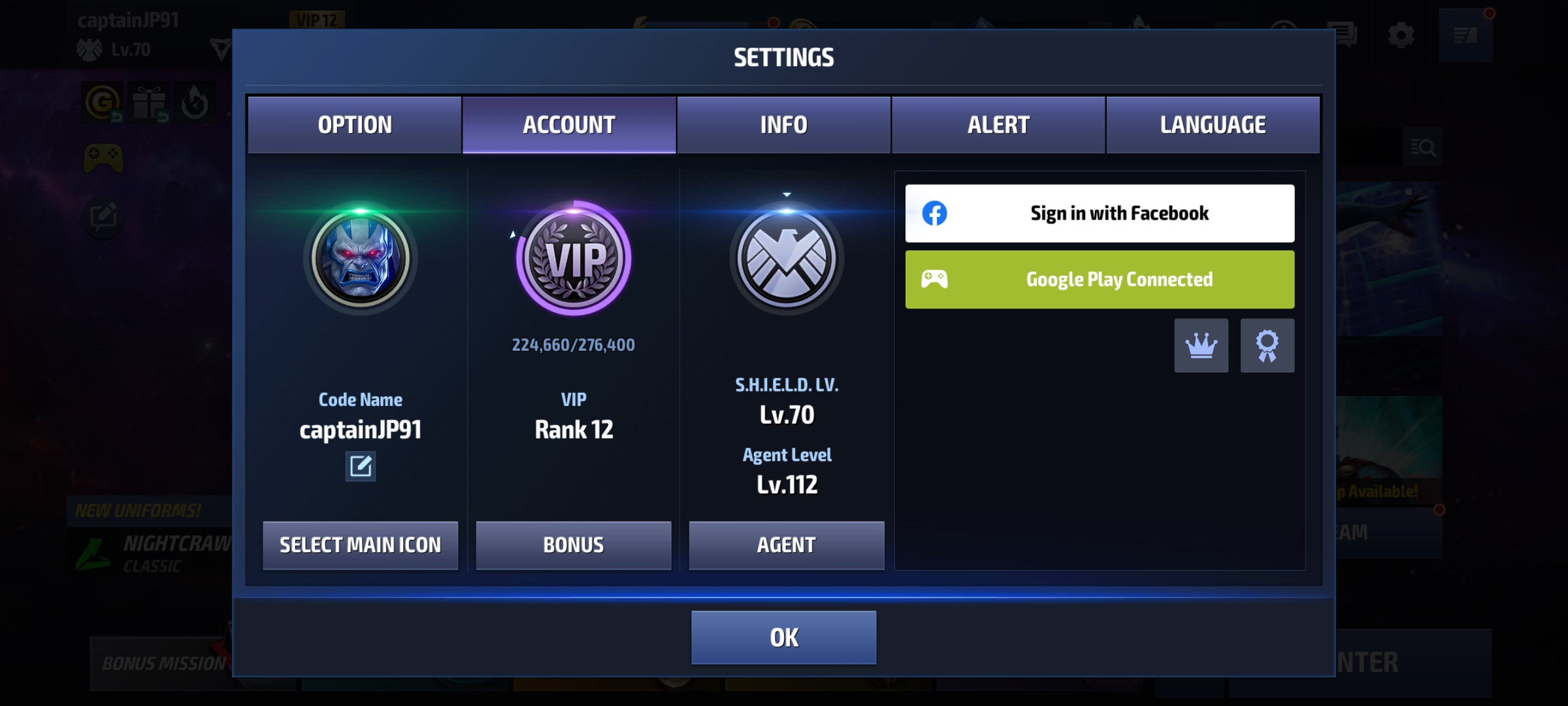Expand the arrow above the S.H.I.E.L.D. emblem
The image size is (1568, 706).
787,193
